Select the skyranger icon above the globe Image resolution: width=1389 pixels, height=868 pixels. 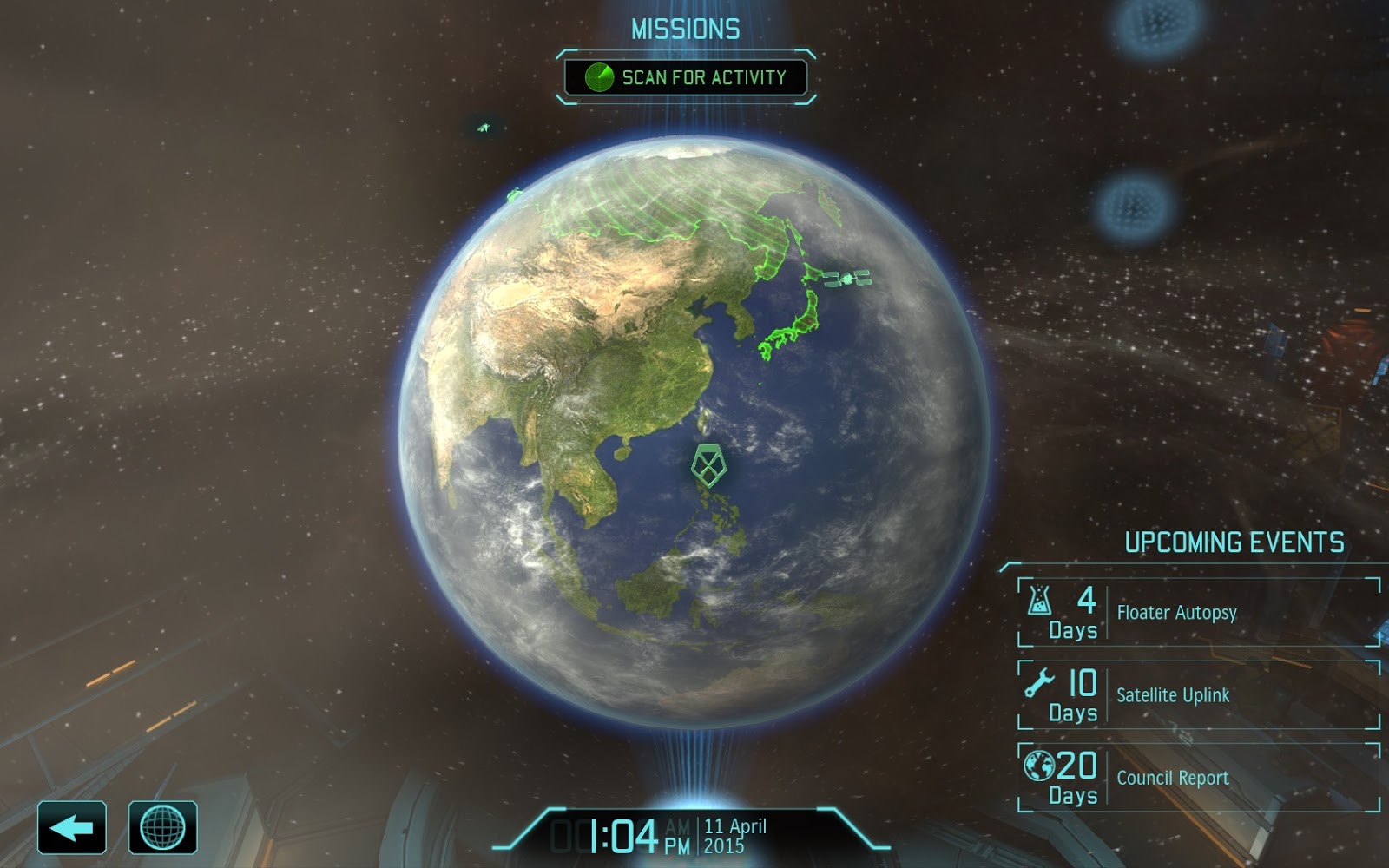484,128
